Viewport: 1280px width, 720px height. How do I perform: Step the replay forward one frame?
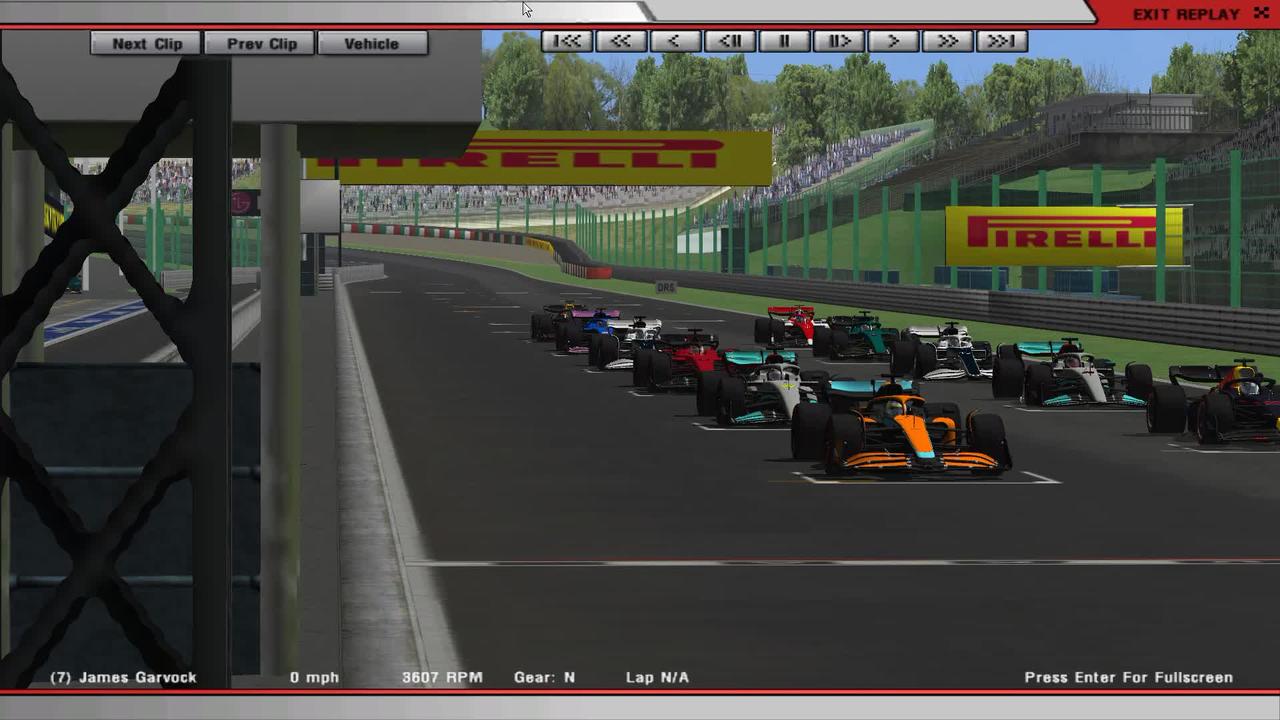838,41
